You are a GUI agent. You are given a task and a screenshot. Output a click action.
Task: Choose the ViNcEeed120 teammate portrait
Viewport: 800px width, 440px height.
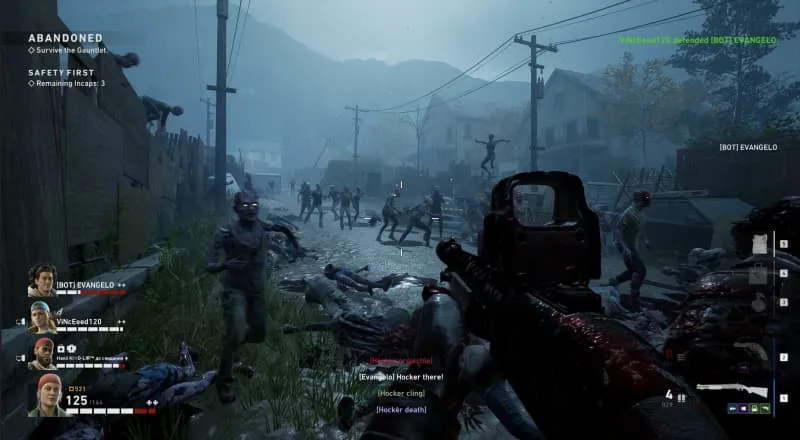pos(43,315)
